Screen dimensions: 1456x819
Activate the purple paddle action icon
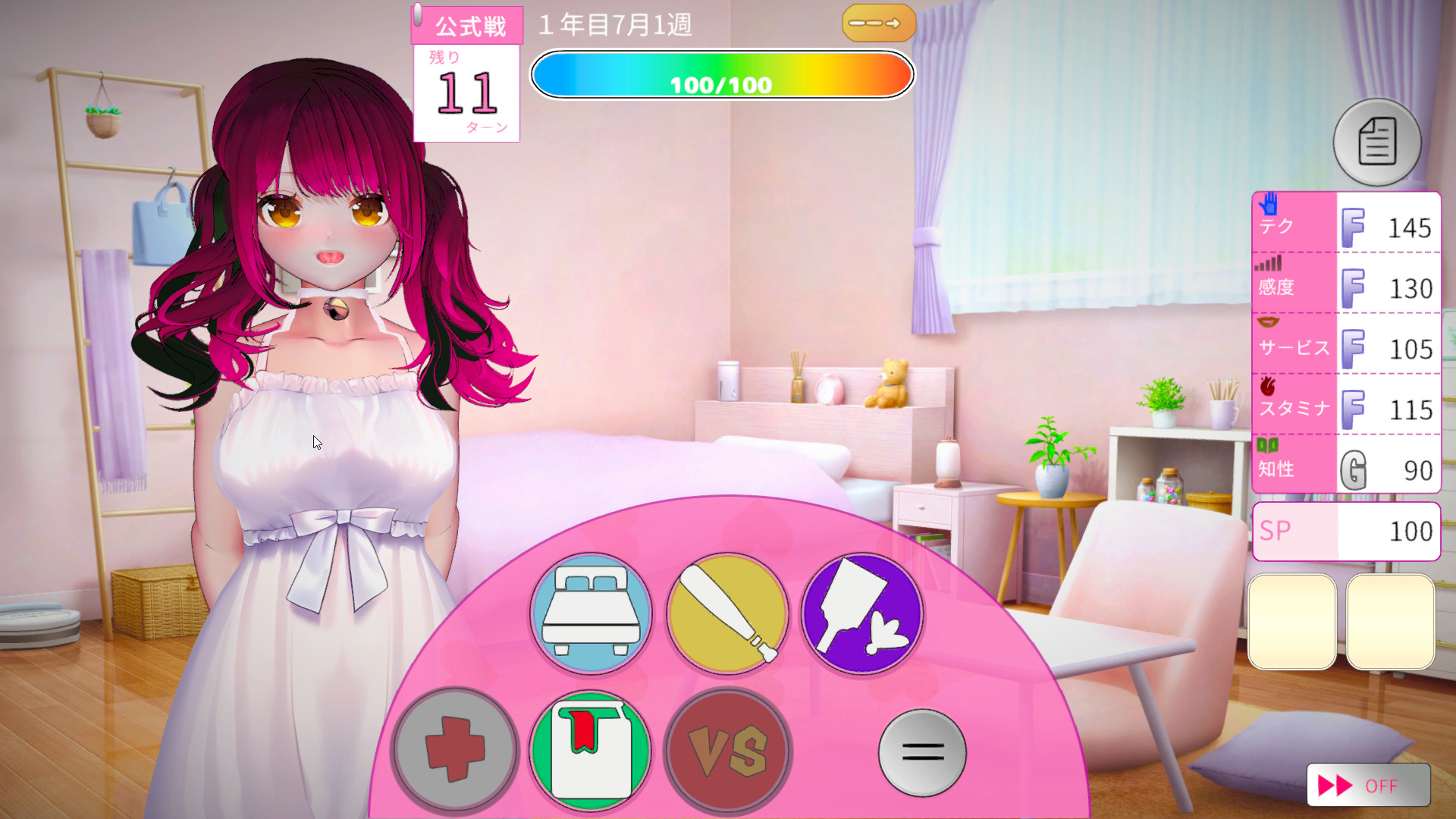pos(863,613)
